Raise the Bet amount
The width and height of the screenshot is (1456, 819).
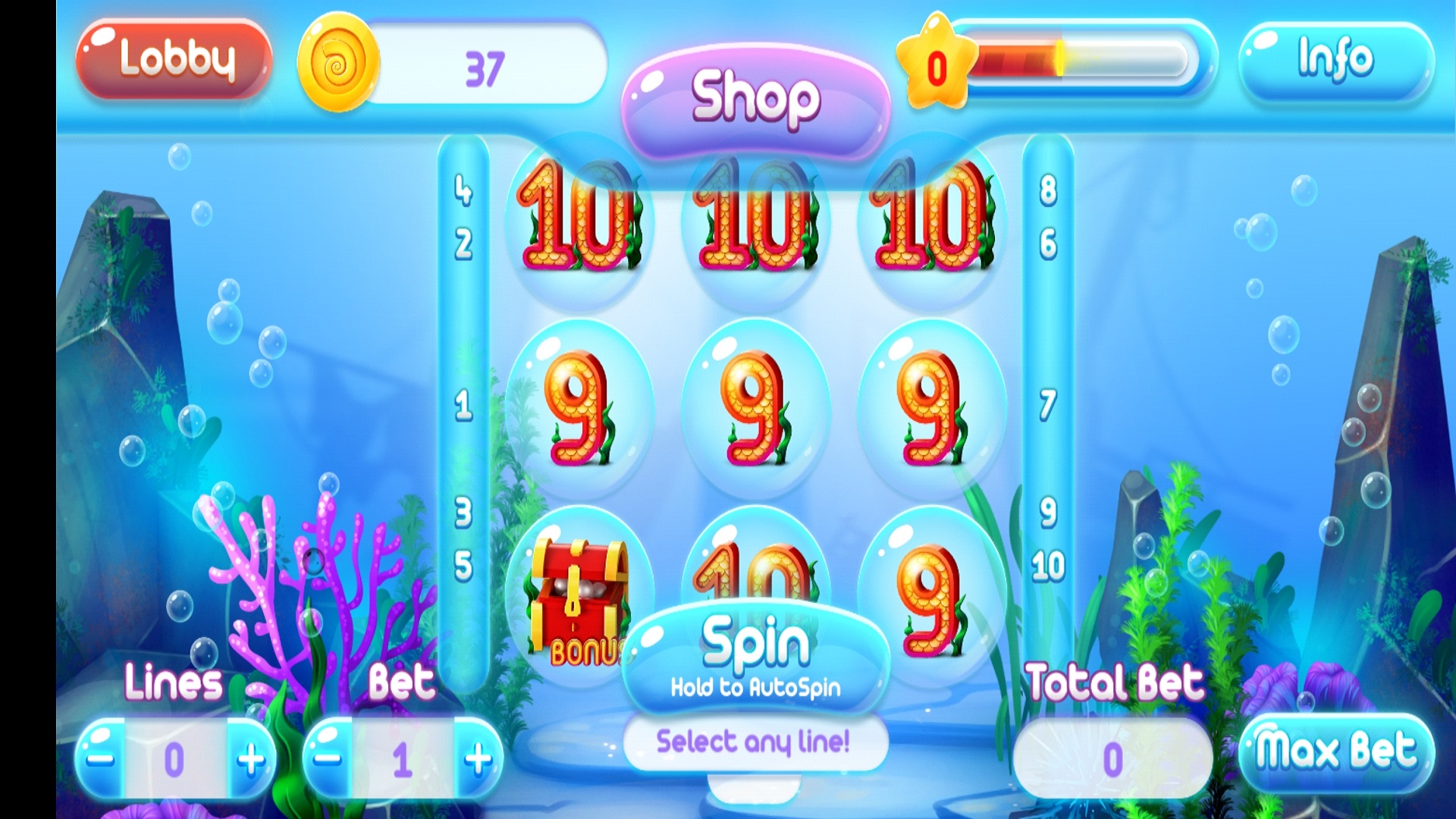(479, 759)
